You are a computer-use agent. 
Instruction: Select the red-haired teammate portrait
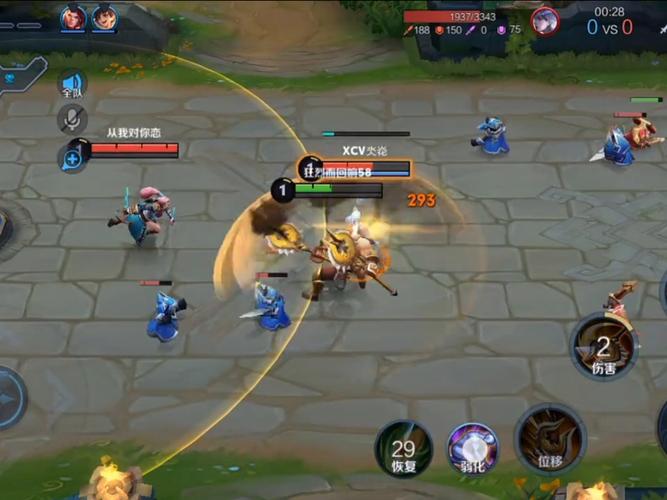pyautogui.click(x=73, y=17)
